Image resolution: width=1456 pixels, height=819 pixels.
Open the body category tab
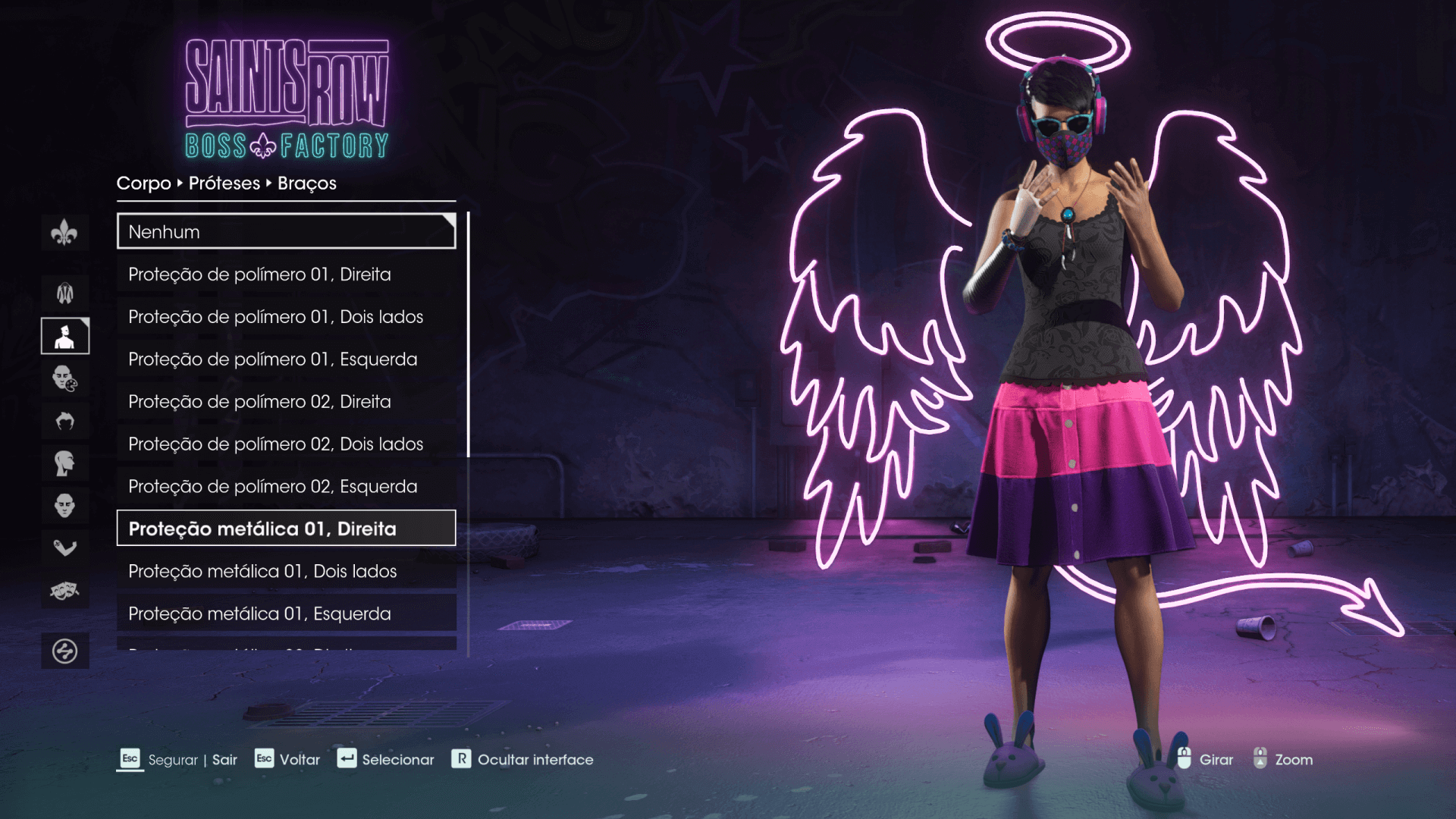point(64,336)
